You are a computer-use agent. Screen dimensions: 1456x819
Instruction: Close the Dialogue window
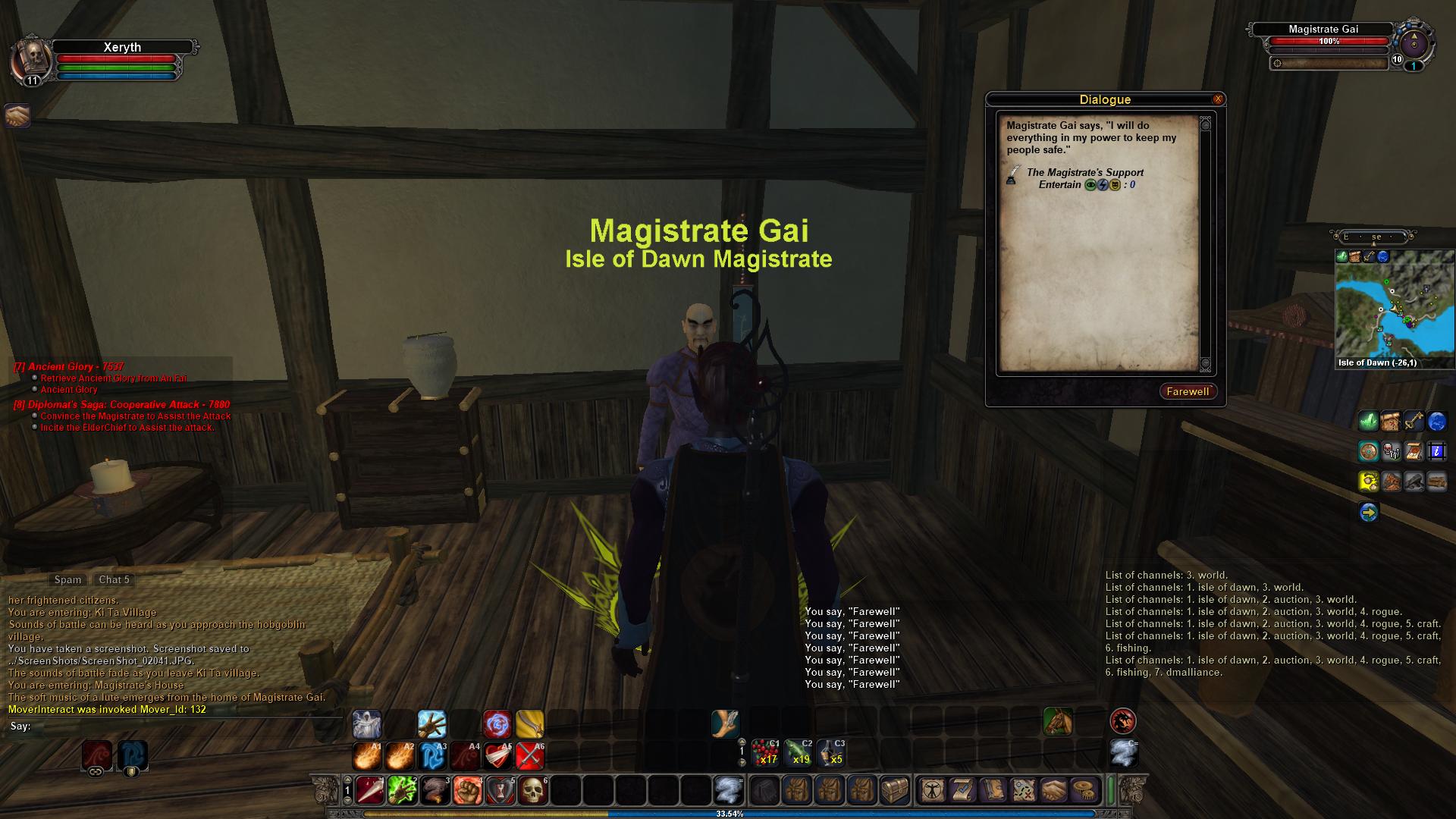click(x=1218, y=99)
